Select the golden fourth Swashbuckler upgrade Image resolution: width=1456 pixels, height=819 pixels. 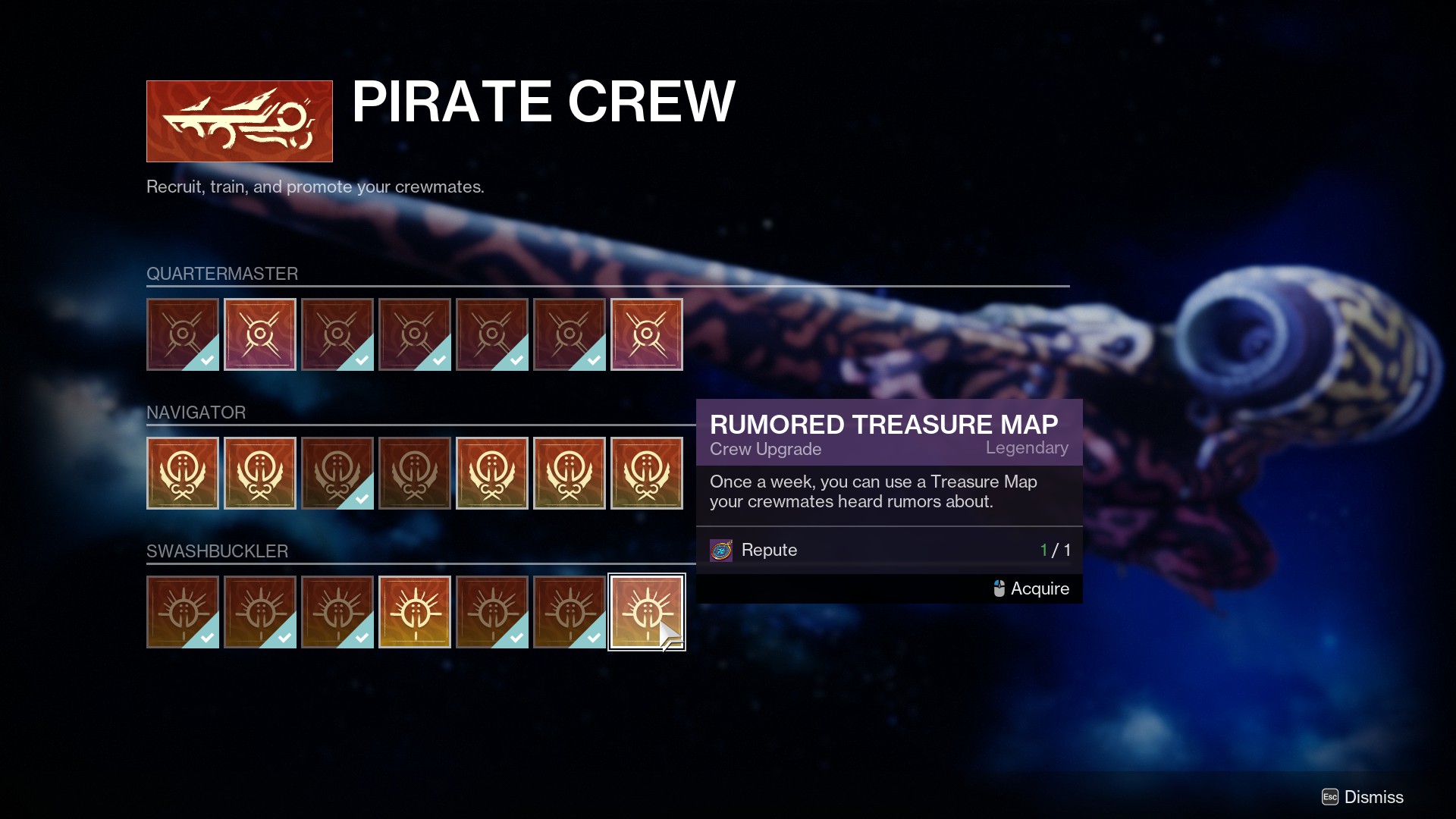pos(415,612)
